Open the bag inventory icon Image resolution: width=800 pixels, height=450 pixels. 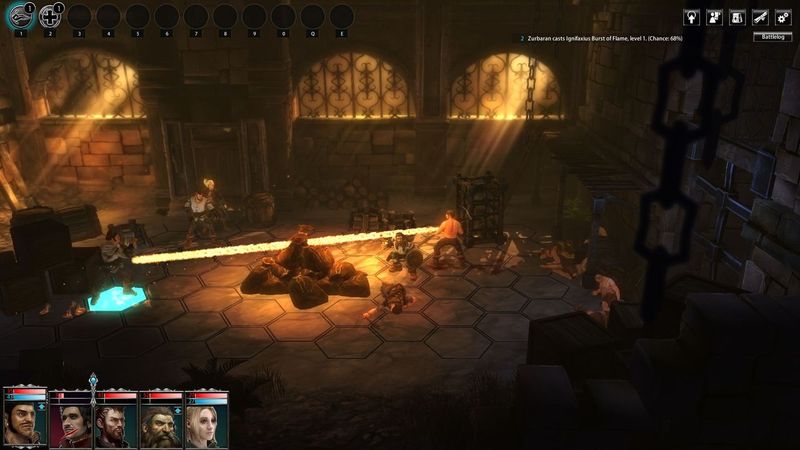[x=737, y=17]
